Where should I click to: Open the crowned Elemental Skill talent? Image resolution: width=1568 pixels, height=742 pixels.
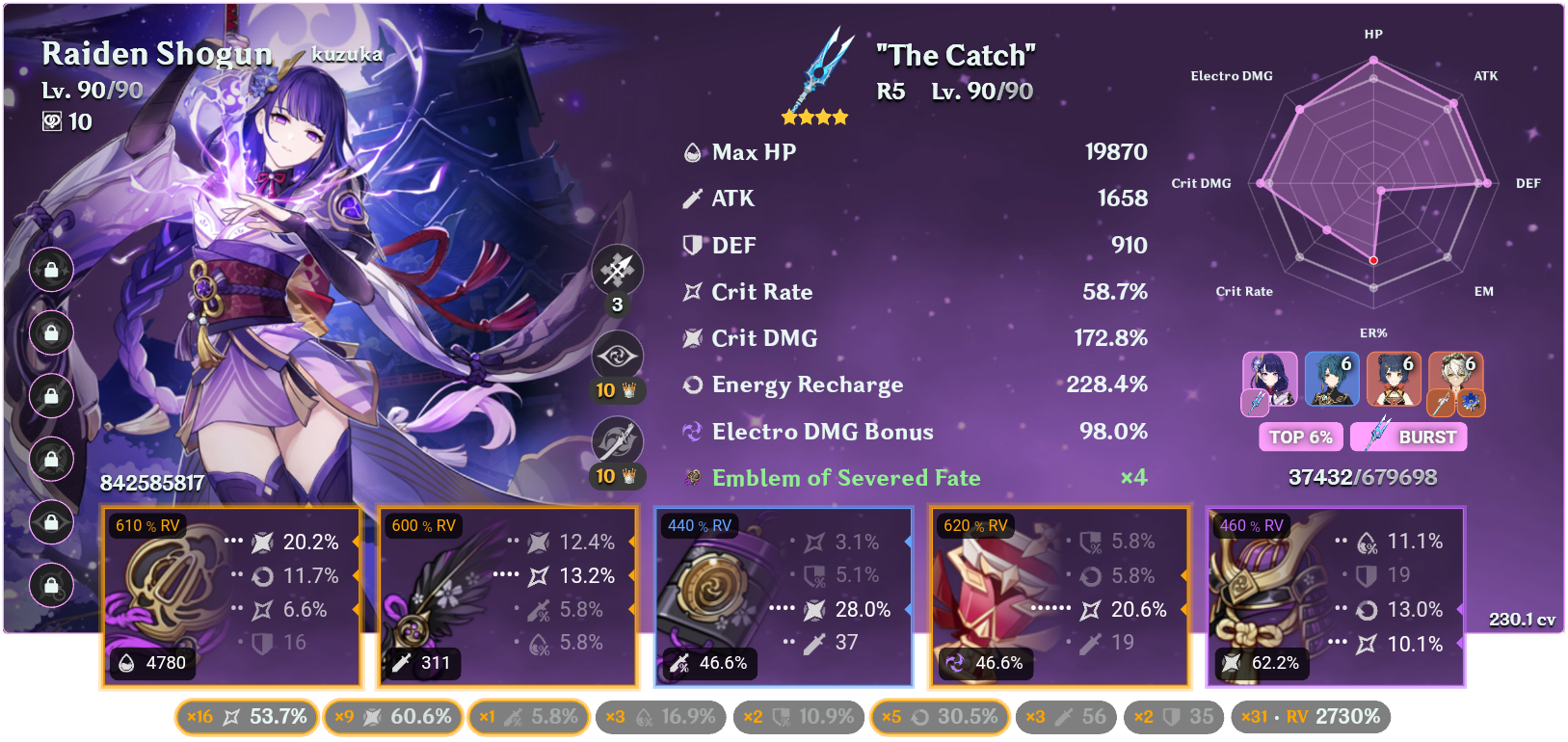(617, 356)
